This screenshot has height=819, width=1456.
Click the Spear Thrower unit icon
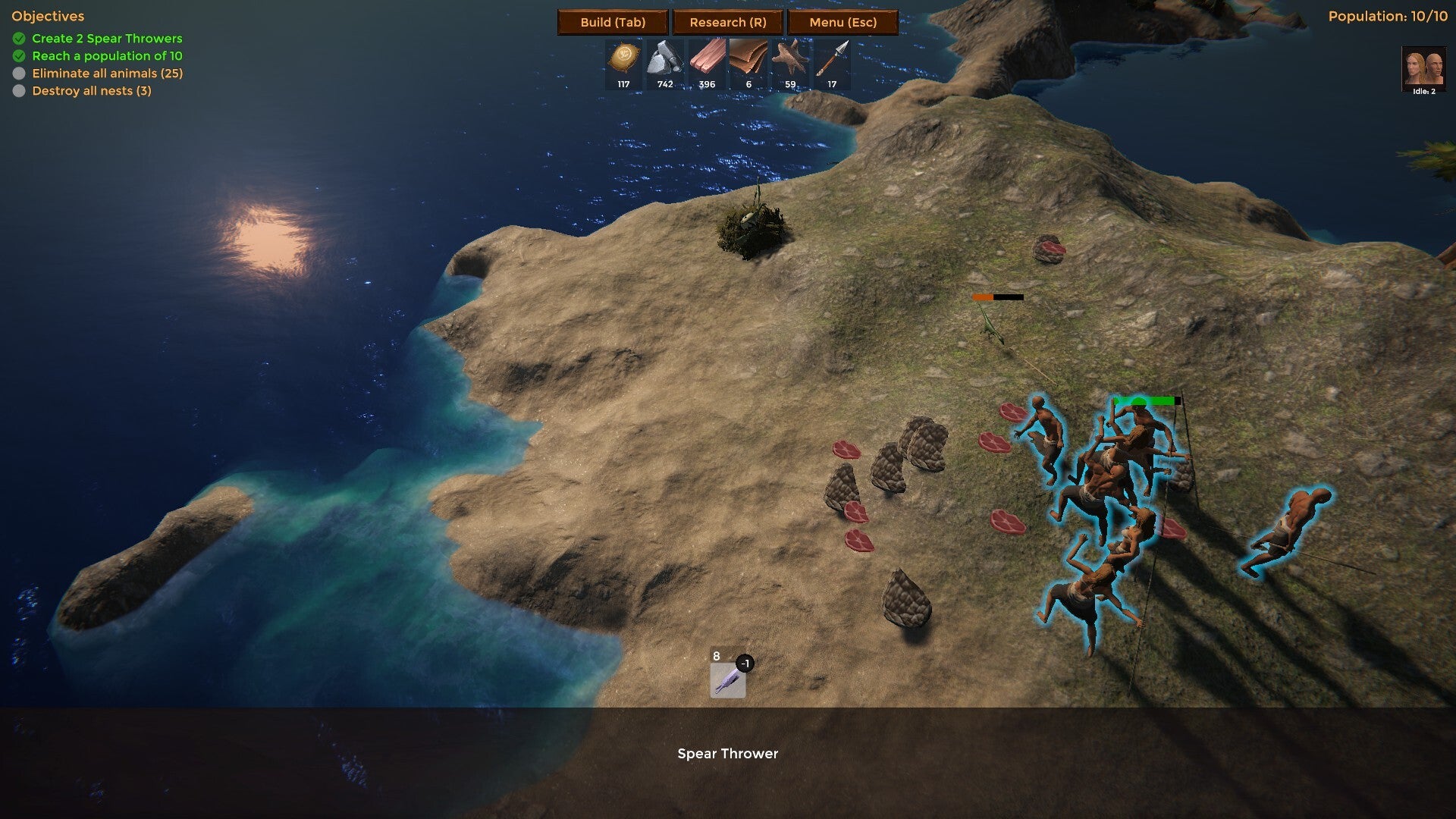(727, 680)
